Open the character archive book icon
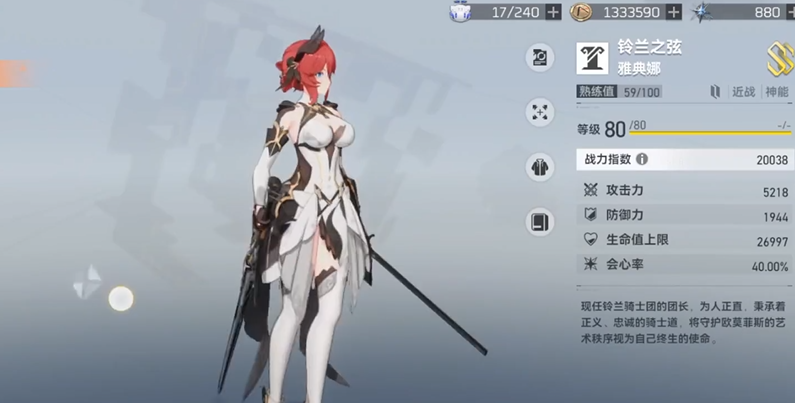The width and height of the screenshot is (795, 403). pos(540,221)
